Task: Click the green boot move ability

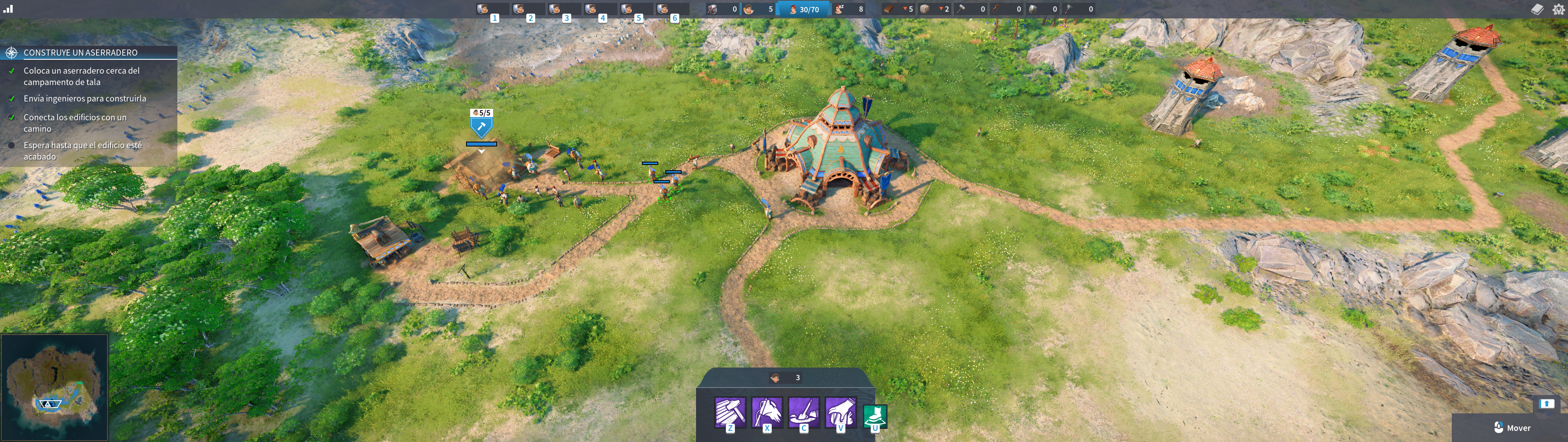Action: pyautogui.click(x=875, y=417)
